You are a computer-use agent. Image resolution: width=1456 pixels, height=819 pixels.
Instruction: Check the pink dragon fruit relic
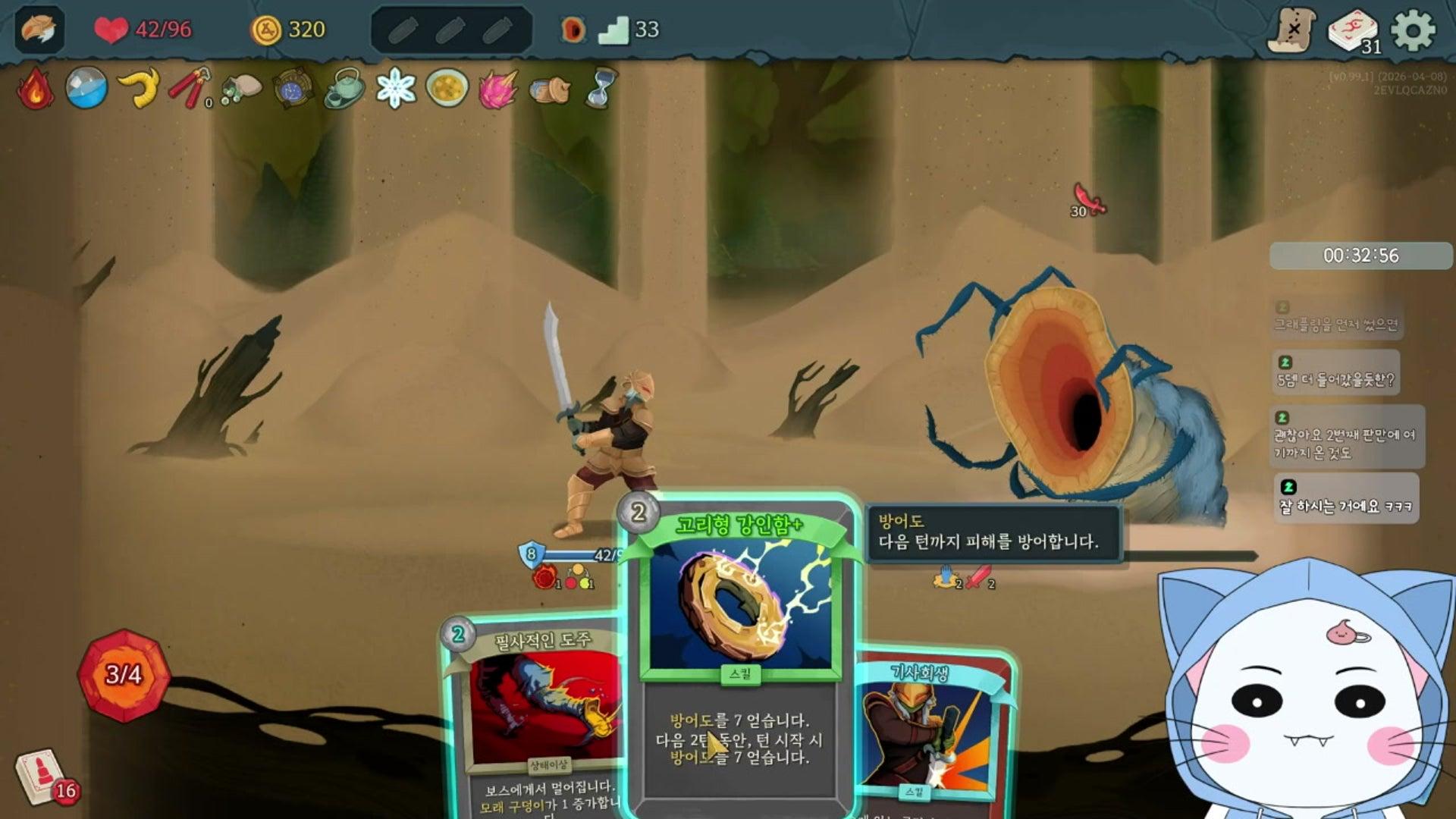(498, 89)
